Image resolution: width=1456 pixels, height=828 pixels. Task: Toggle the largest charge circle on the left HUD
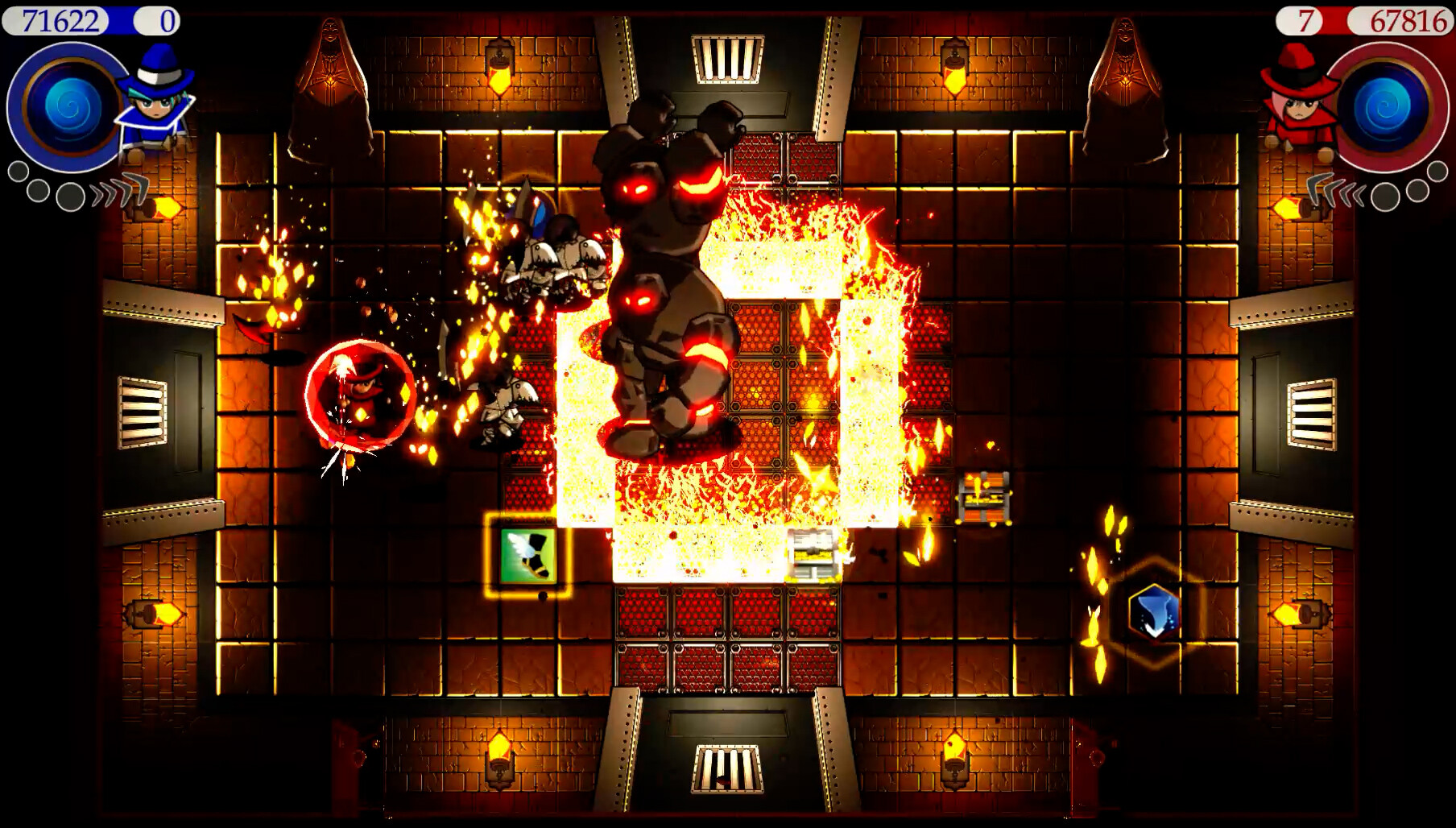tap(70, 196)
